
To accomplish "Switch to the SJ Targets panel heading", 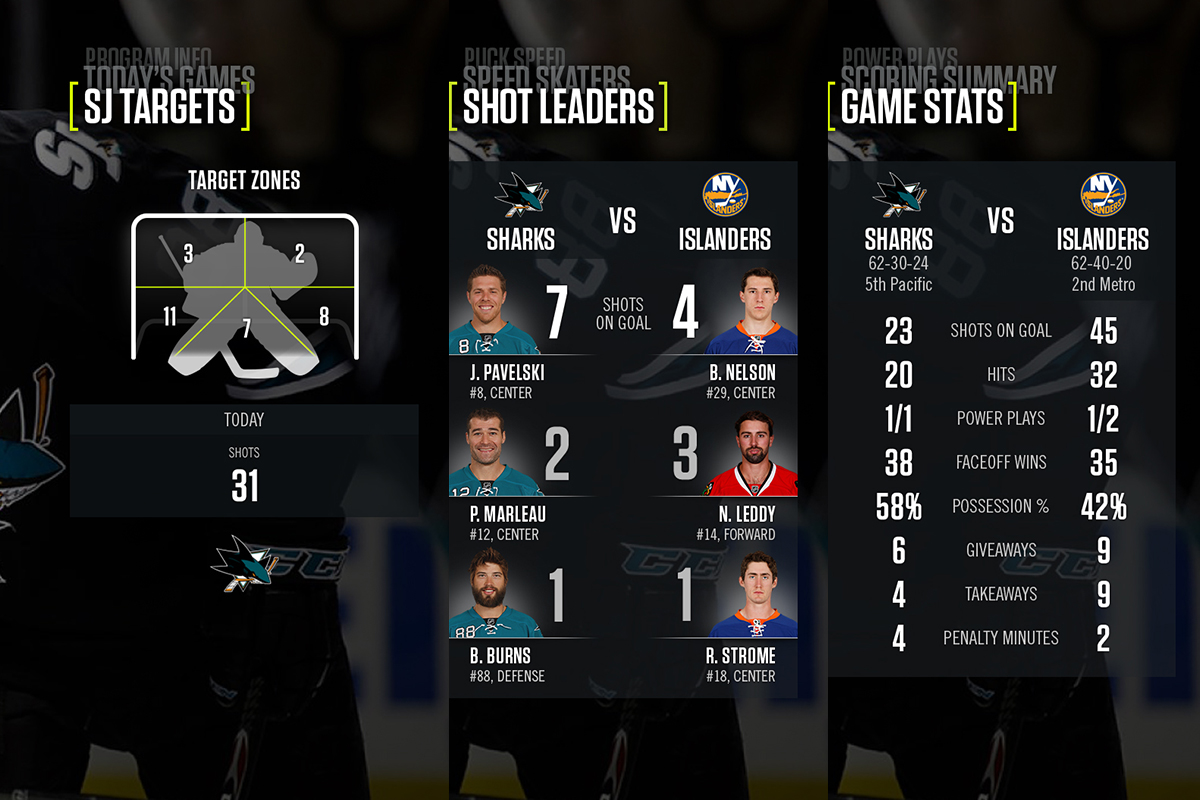I will pos(159,108).
